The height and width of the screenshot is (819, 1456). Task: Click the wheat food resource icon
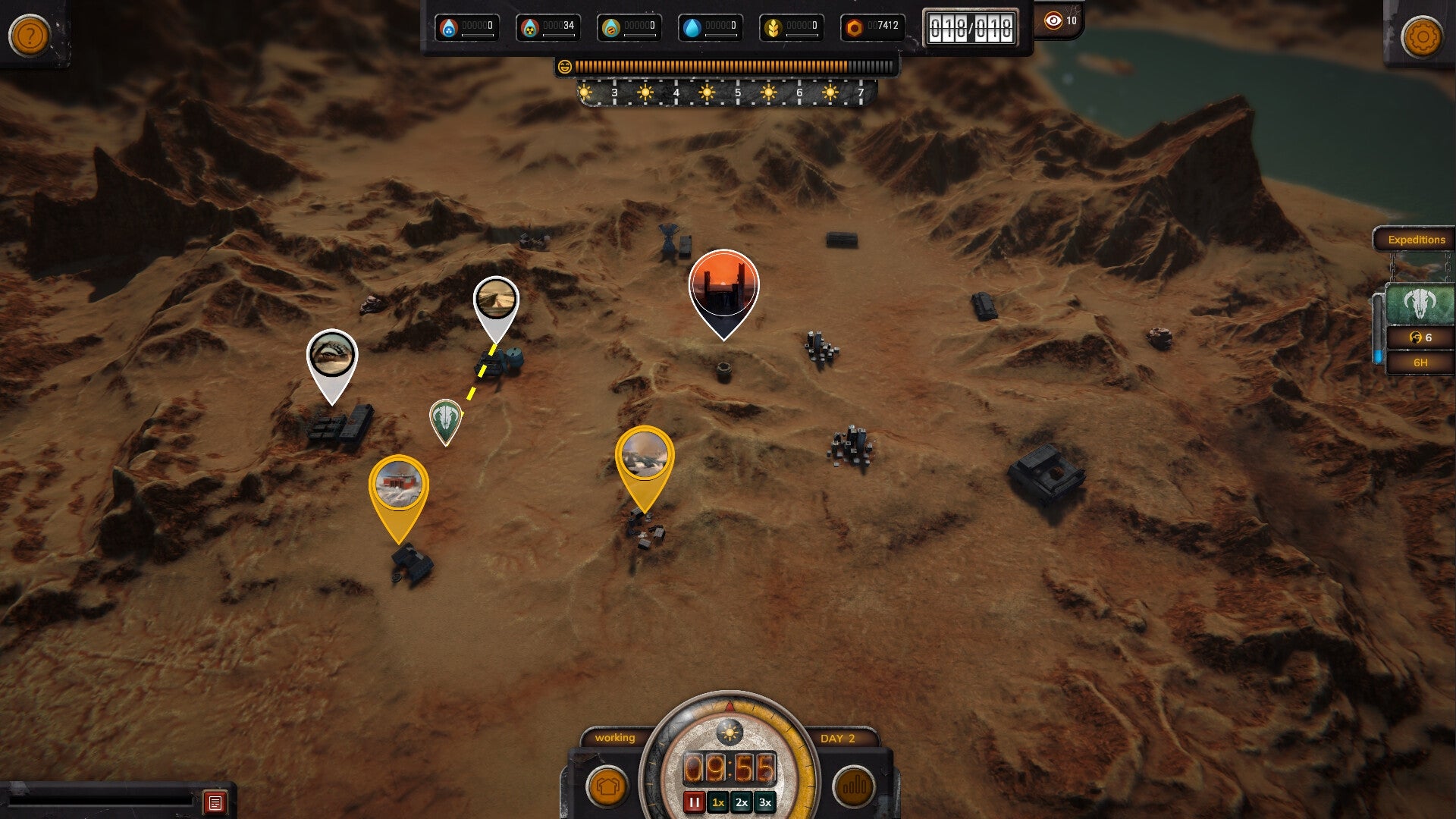[771, 27]
